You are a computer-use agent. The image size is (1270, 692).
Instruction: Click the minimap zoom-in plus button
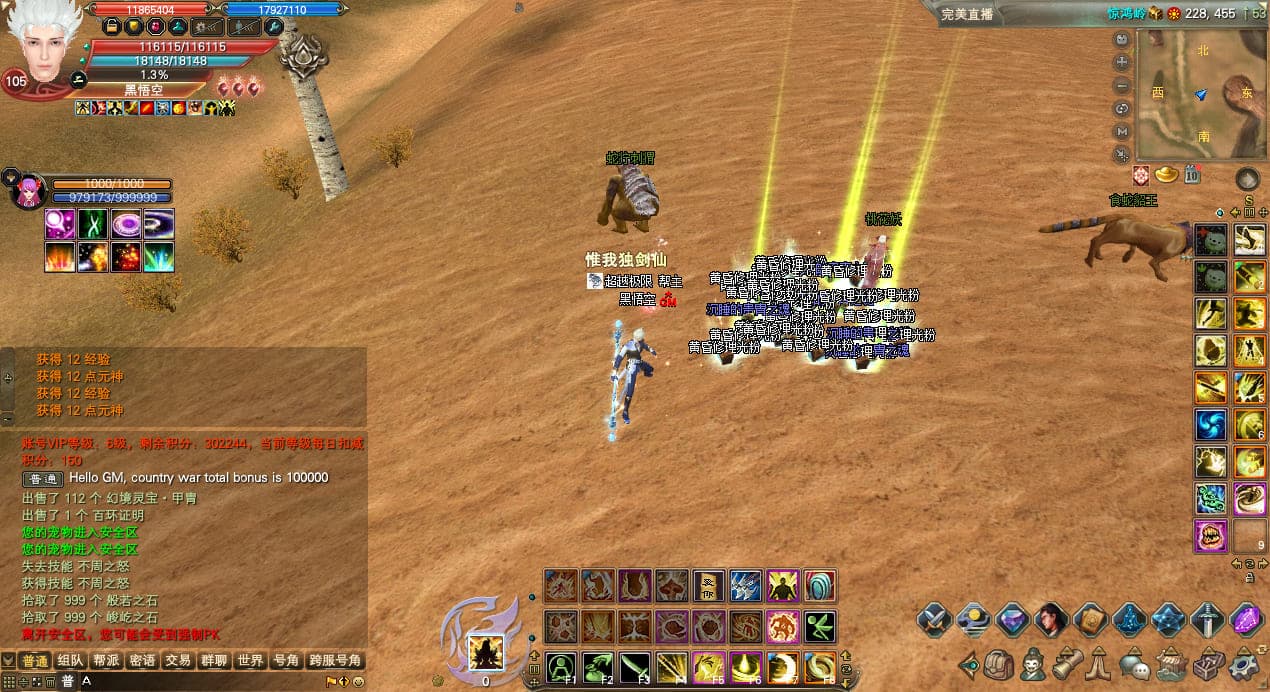1122,61
